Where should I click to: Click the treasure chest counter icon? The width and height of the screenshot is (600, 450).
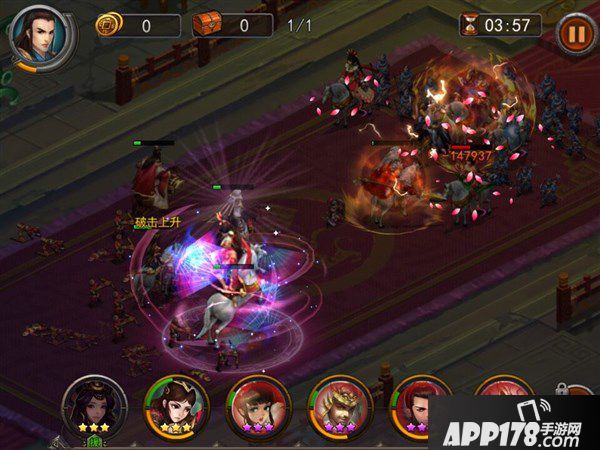tap(207, 25)
